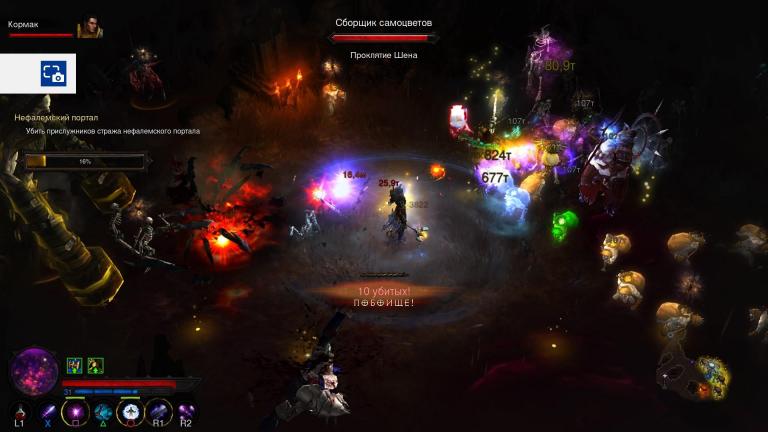Cast the cyan crystal skill above the triangle glyph

(103, 411)
